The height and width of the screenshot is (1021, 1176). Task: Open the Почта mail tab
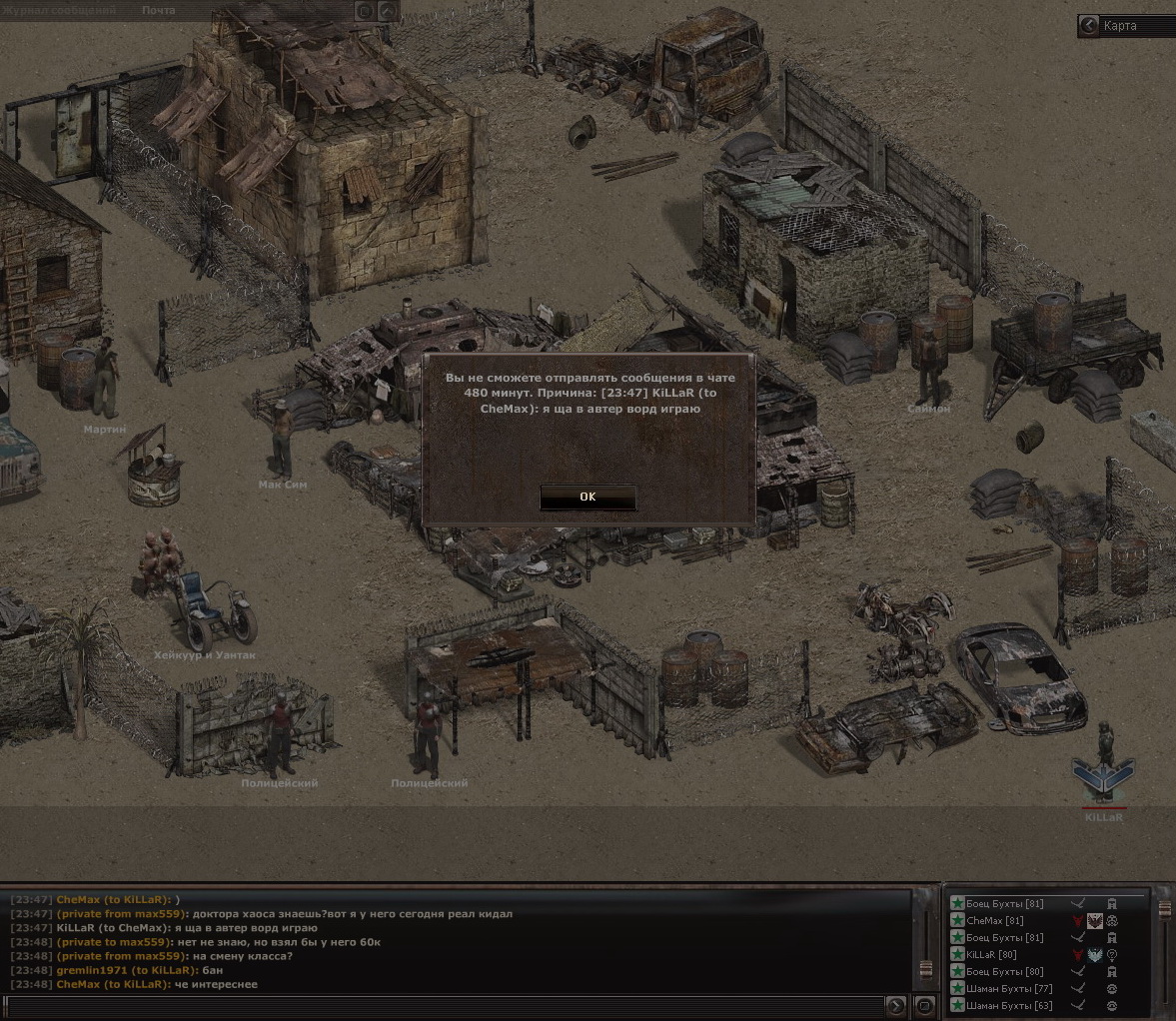tap(158, 10)
